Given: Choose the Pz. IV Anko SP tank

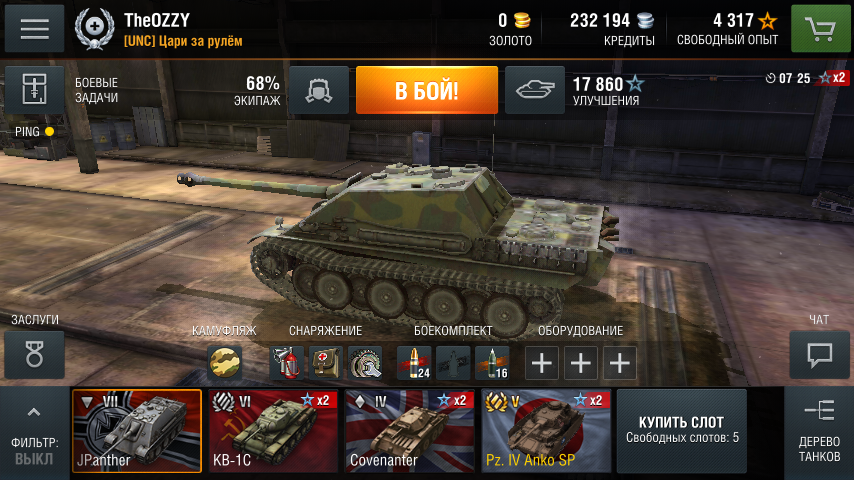Looking at the screenshot, I should coord(545,431).
